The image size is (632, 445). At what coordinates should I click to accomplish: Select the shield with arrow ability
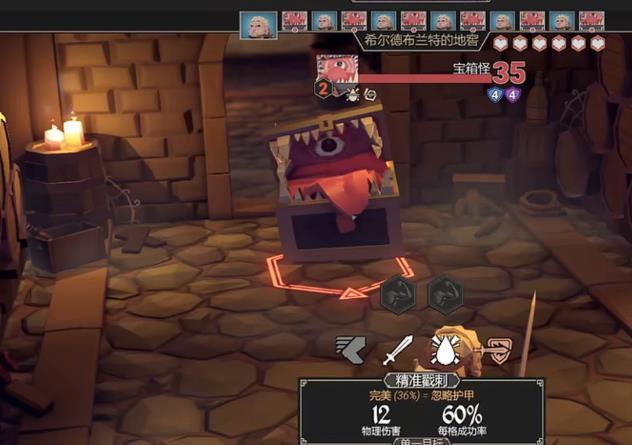[497, 350]
